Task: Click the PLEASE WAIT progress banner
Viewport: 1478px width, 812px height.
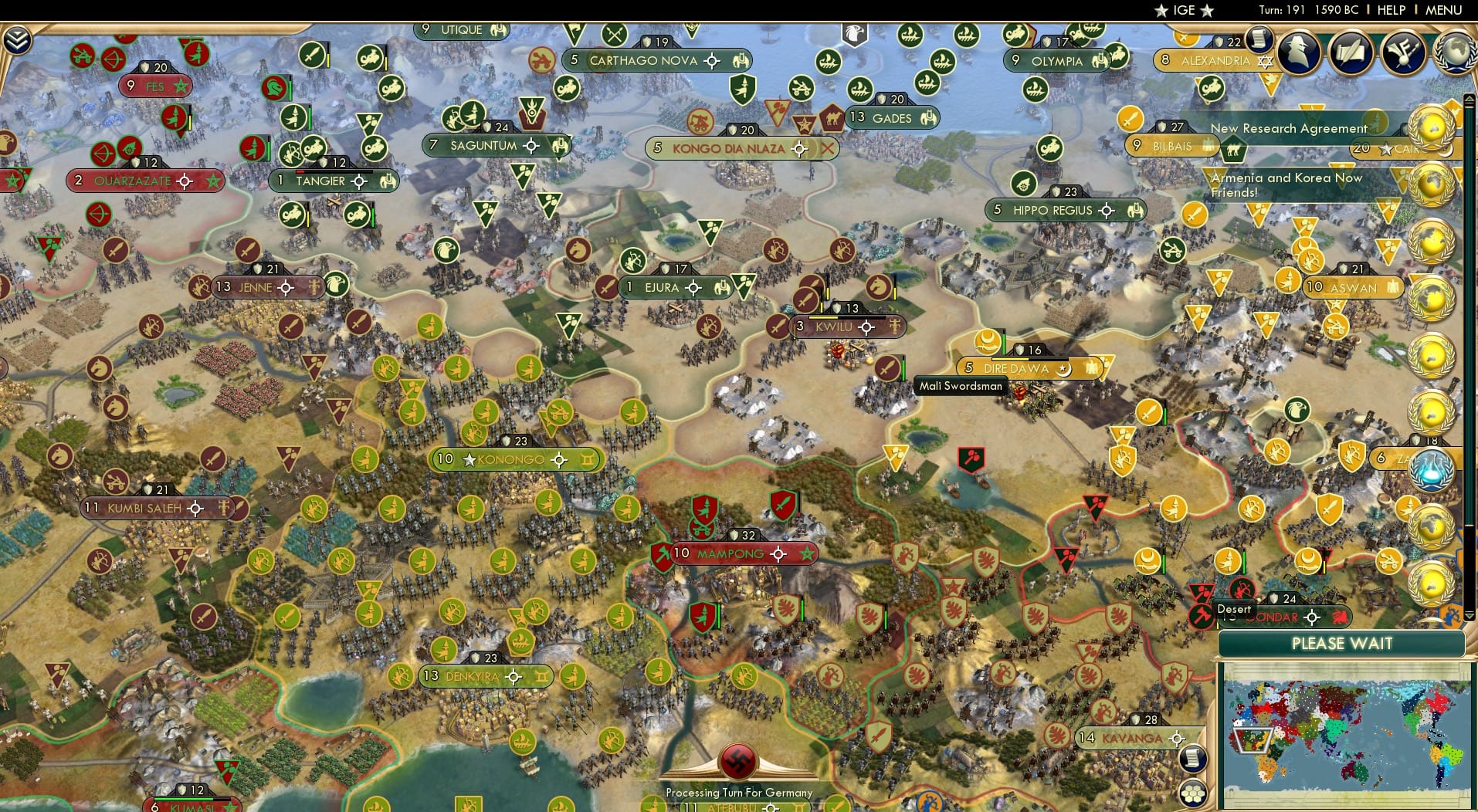Action: [1344, 643]
